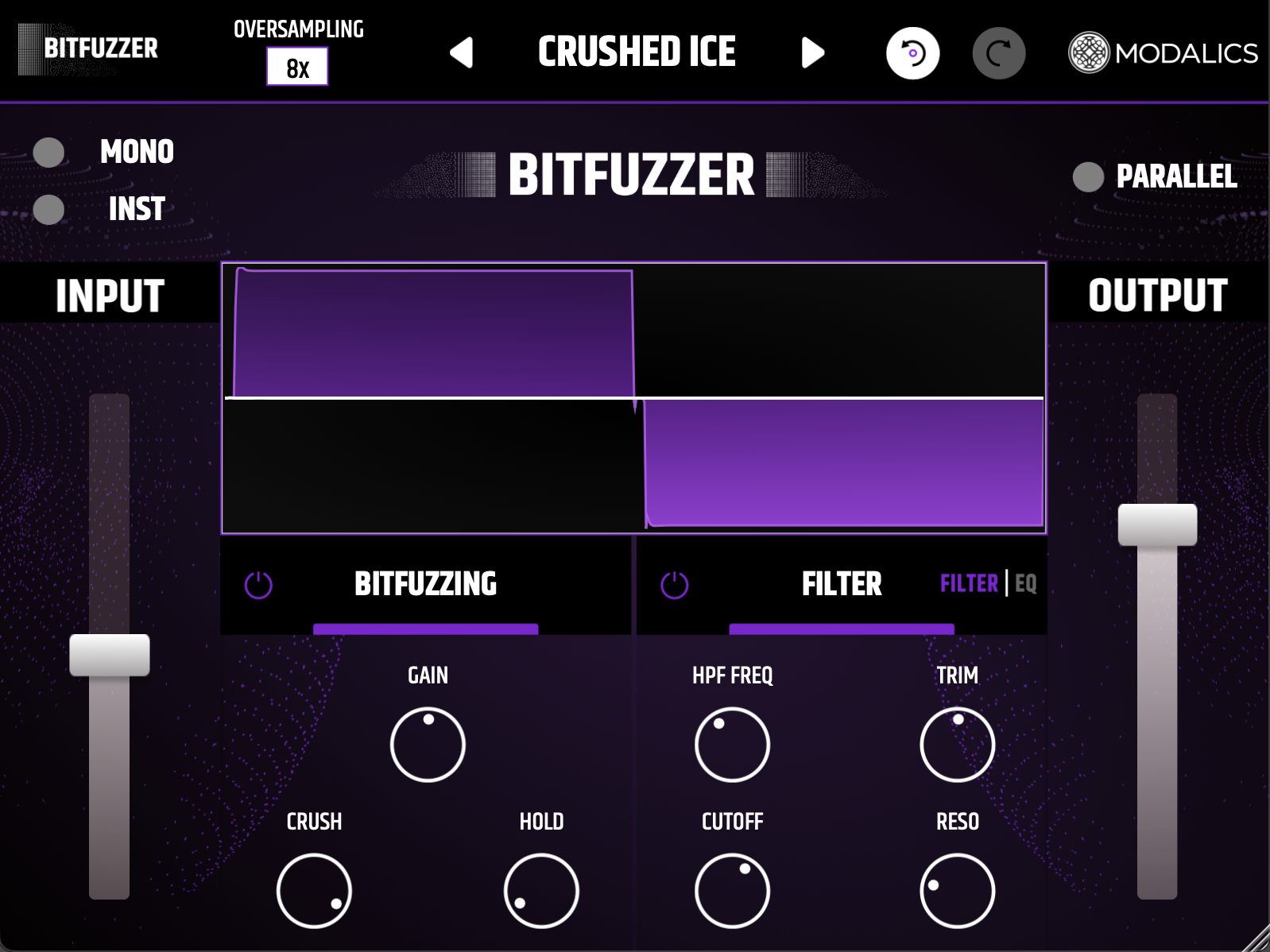Click the Modalics logo
Screen dimensions: 1270x952
1163,52
